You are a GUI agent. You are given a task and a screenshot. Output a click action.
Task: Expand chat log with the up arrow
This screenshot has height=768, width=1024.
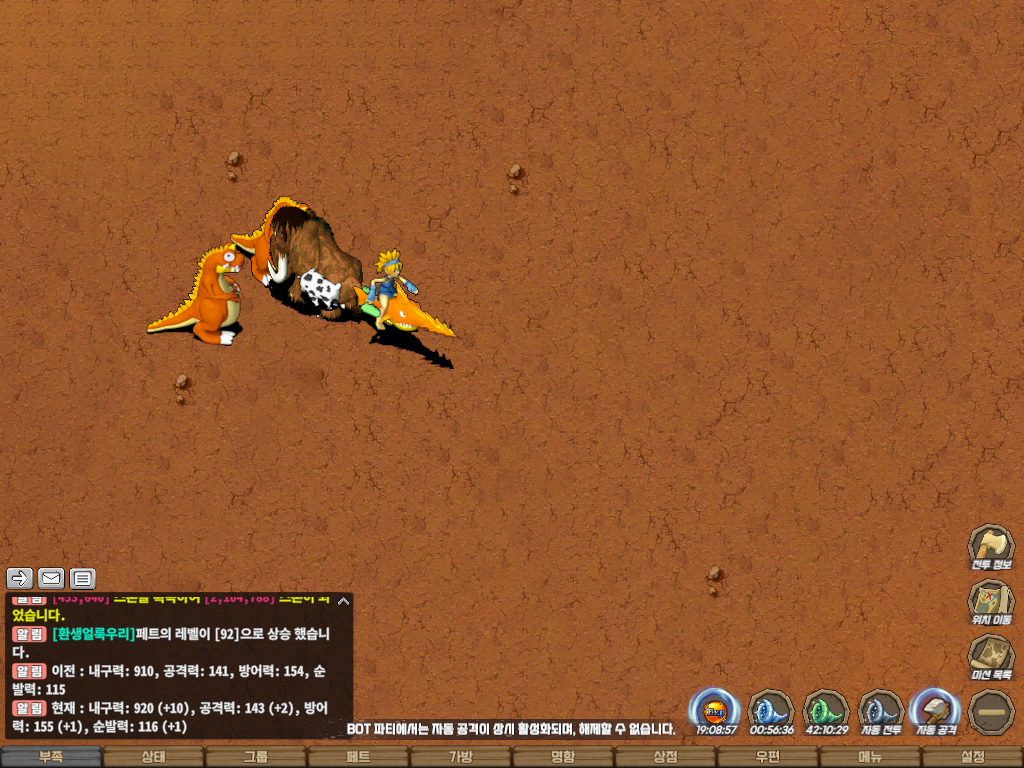point(343,602)
